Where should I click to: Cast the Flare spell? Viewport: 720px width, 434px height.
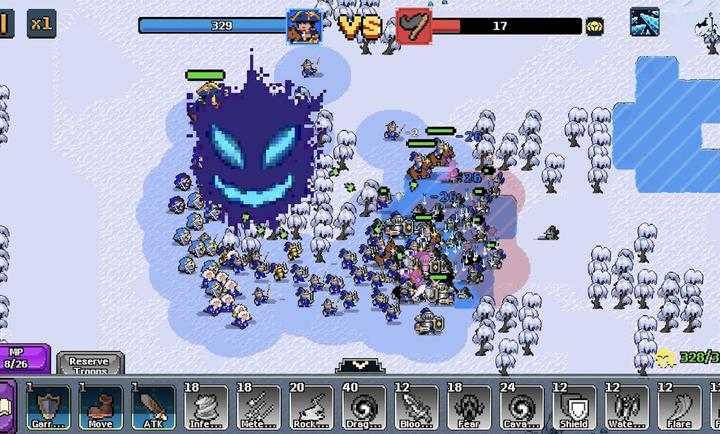point(680,407)
